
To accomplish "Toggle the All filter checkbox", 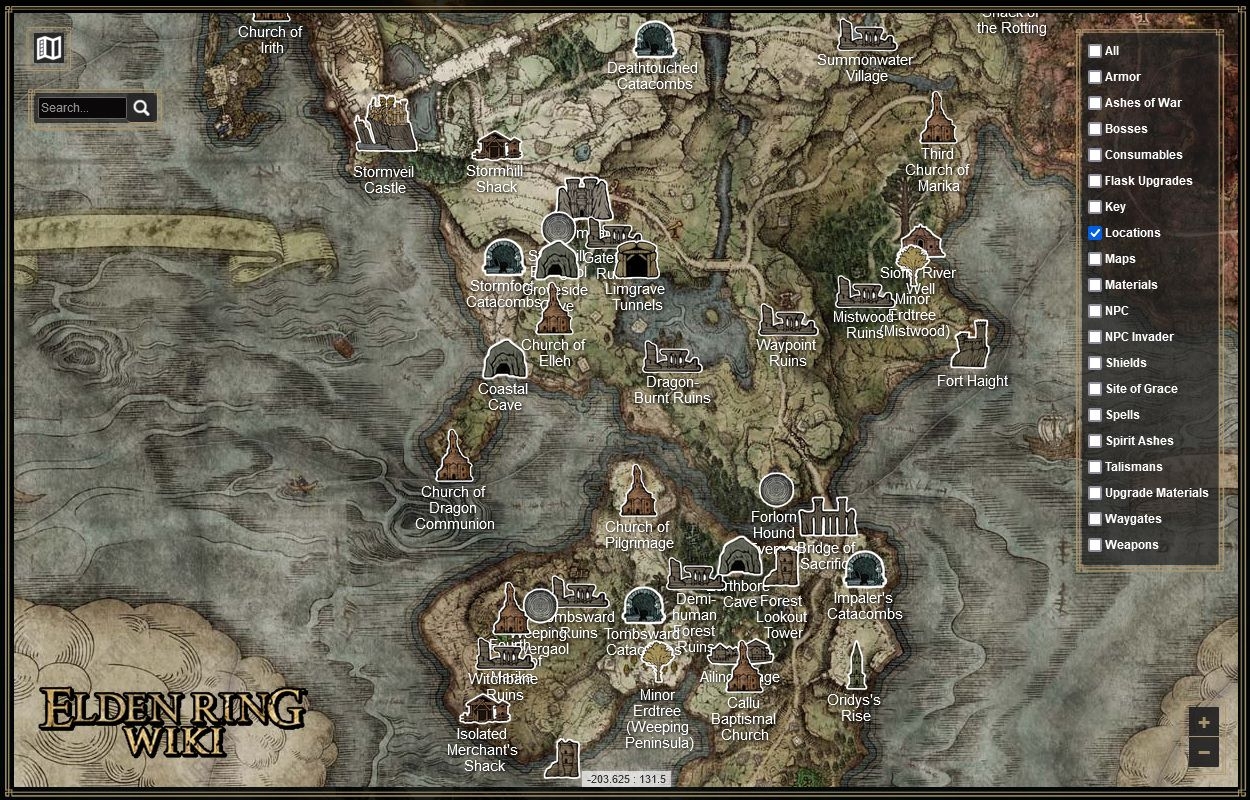I will click(x=1095, y=51).
